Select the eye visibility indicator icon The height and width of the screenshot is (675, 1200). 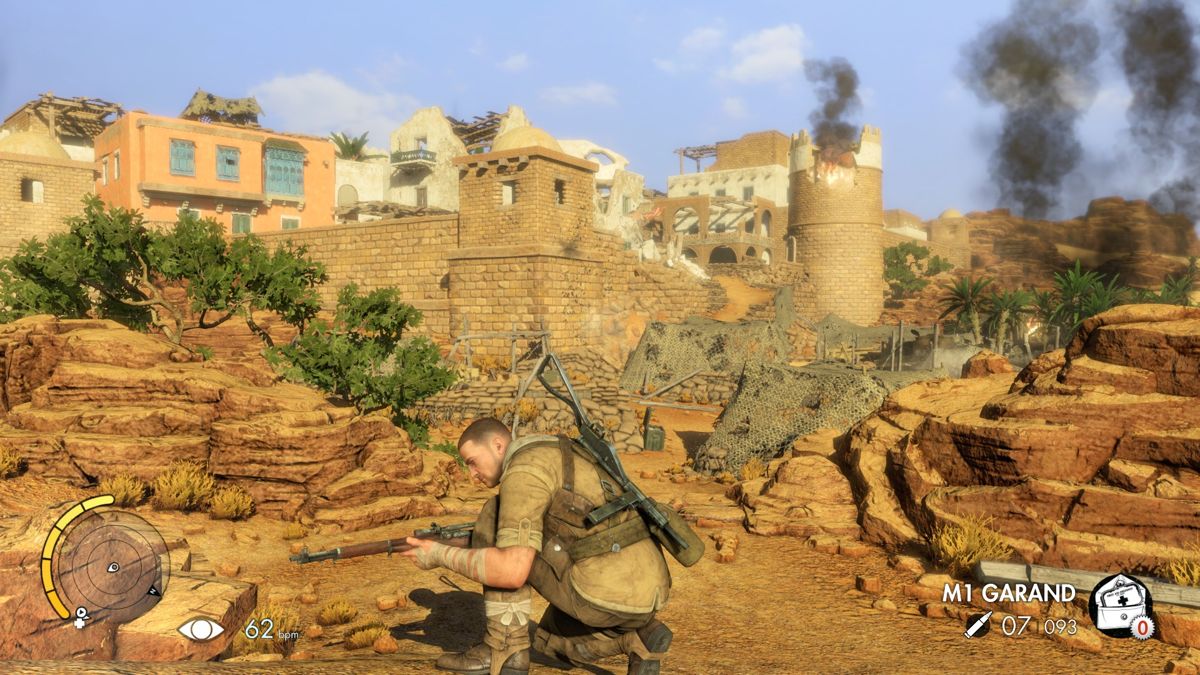(201, 629)
